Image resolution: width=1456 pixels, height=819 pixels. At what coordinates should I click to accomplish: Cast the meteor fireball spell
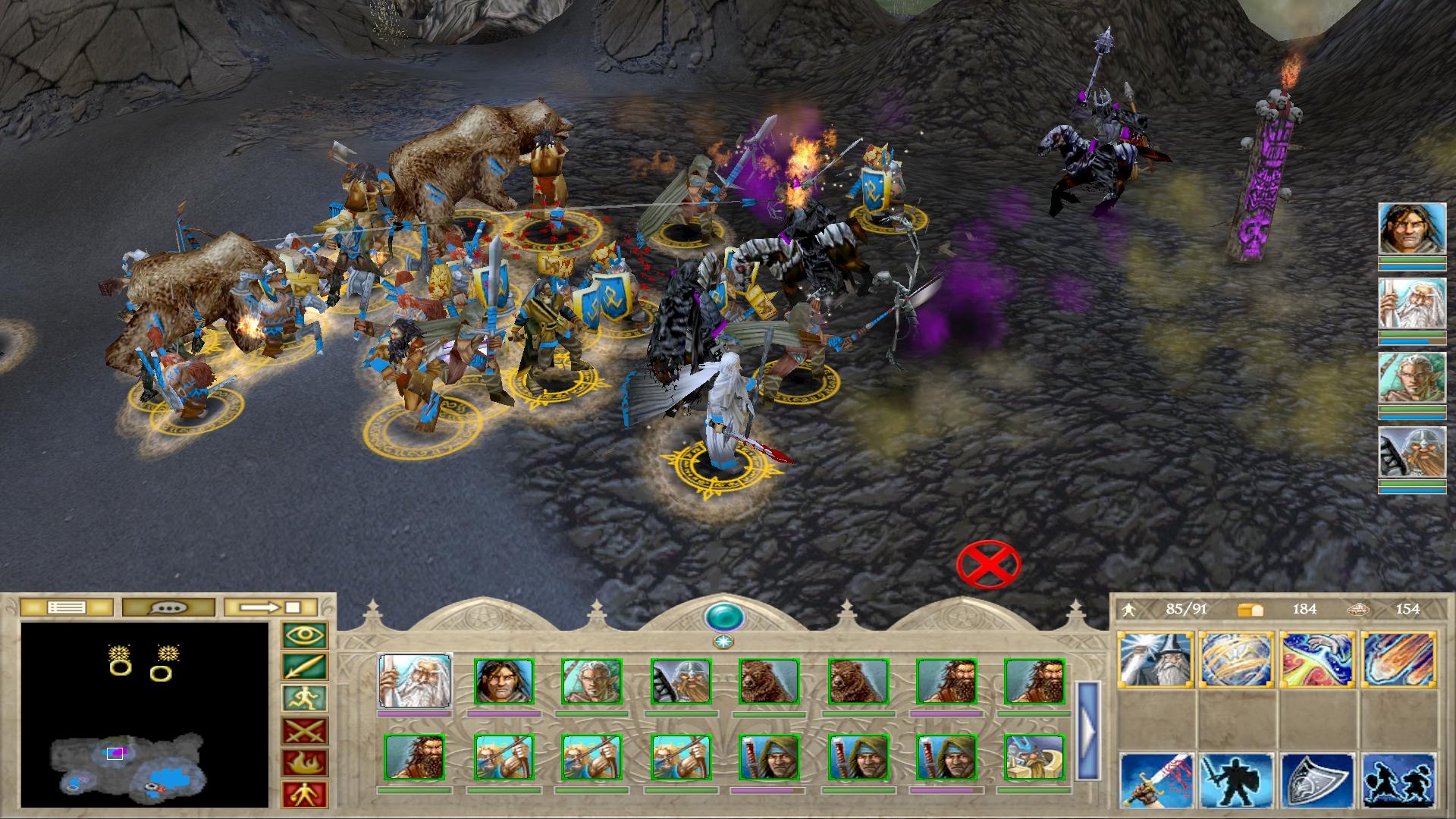[x=1398, y=660]
